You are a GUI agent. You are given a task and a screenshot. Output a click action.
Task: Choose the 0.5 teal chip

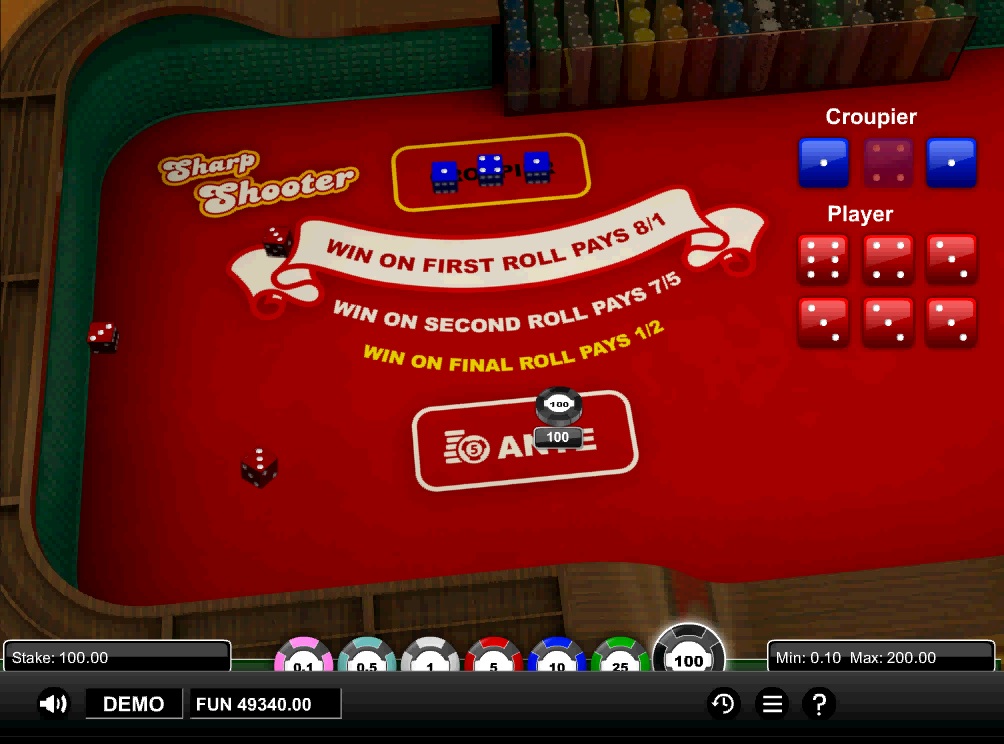click(367, 658)
